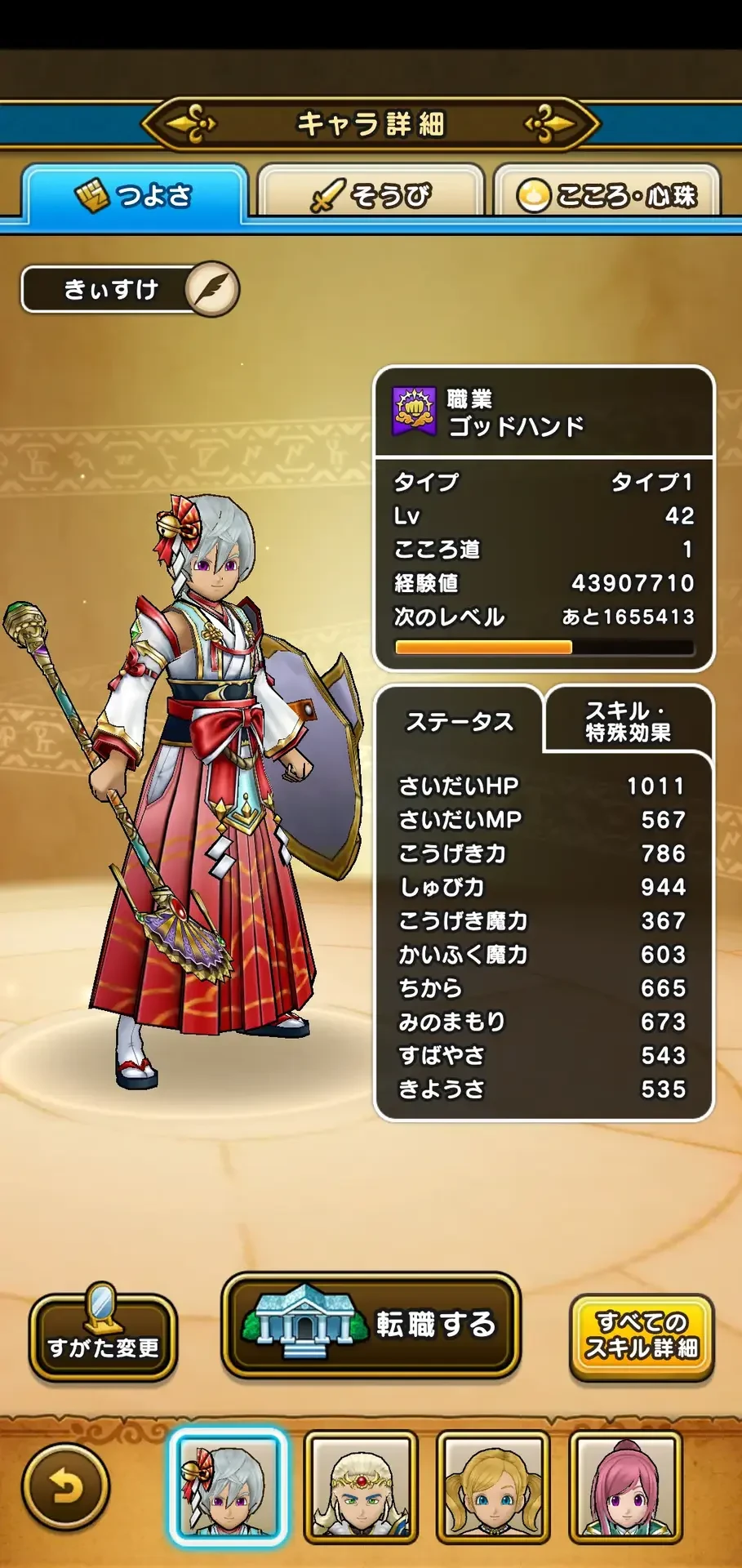
Task: Pick the pink-haired character portrait
Action: [x=625, y=1487]
